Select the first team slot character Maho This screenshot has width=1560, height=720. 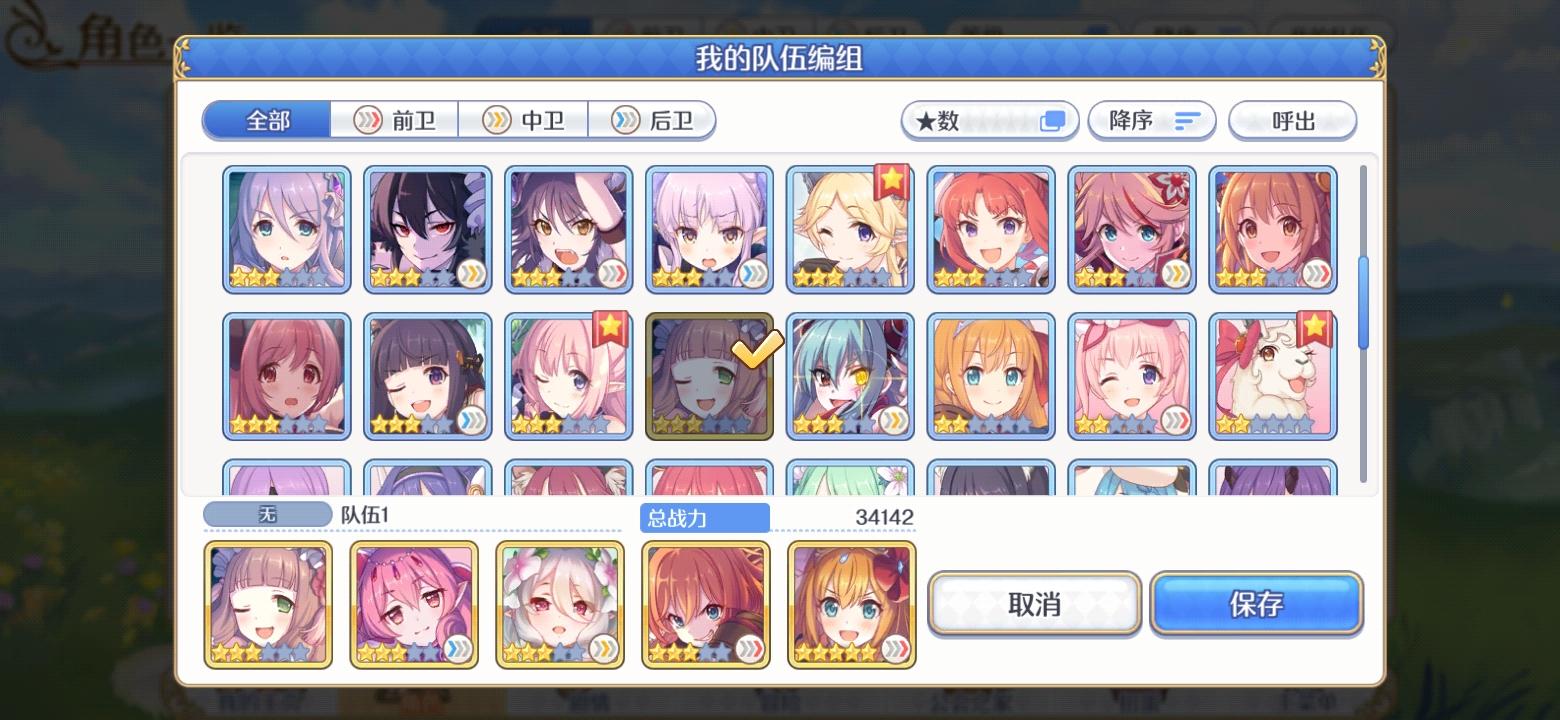click(267, 604)
